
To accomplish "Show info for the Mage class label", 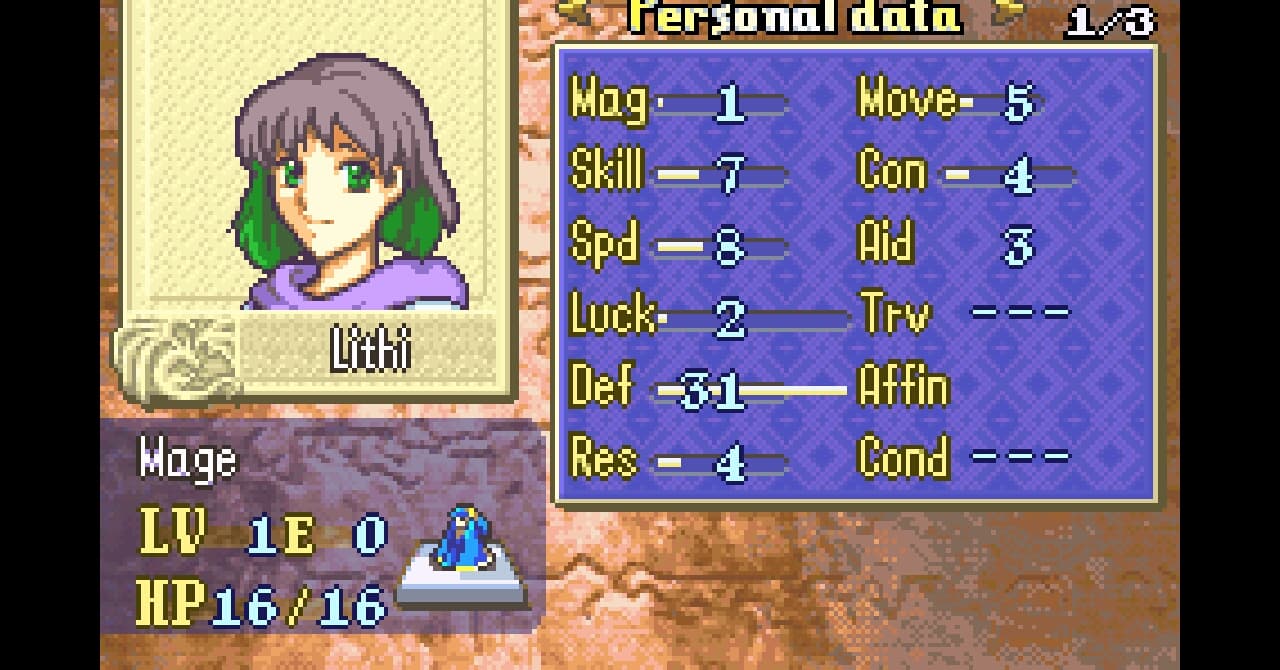I will click(x=187, y=461).
